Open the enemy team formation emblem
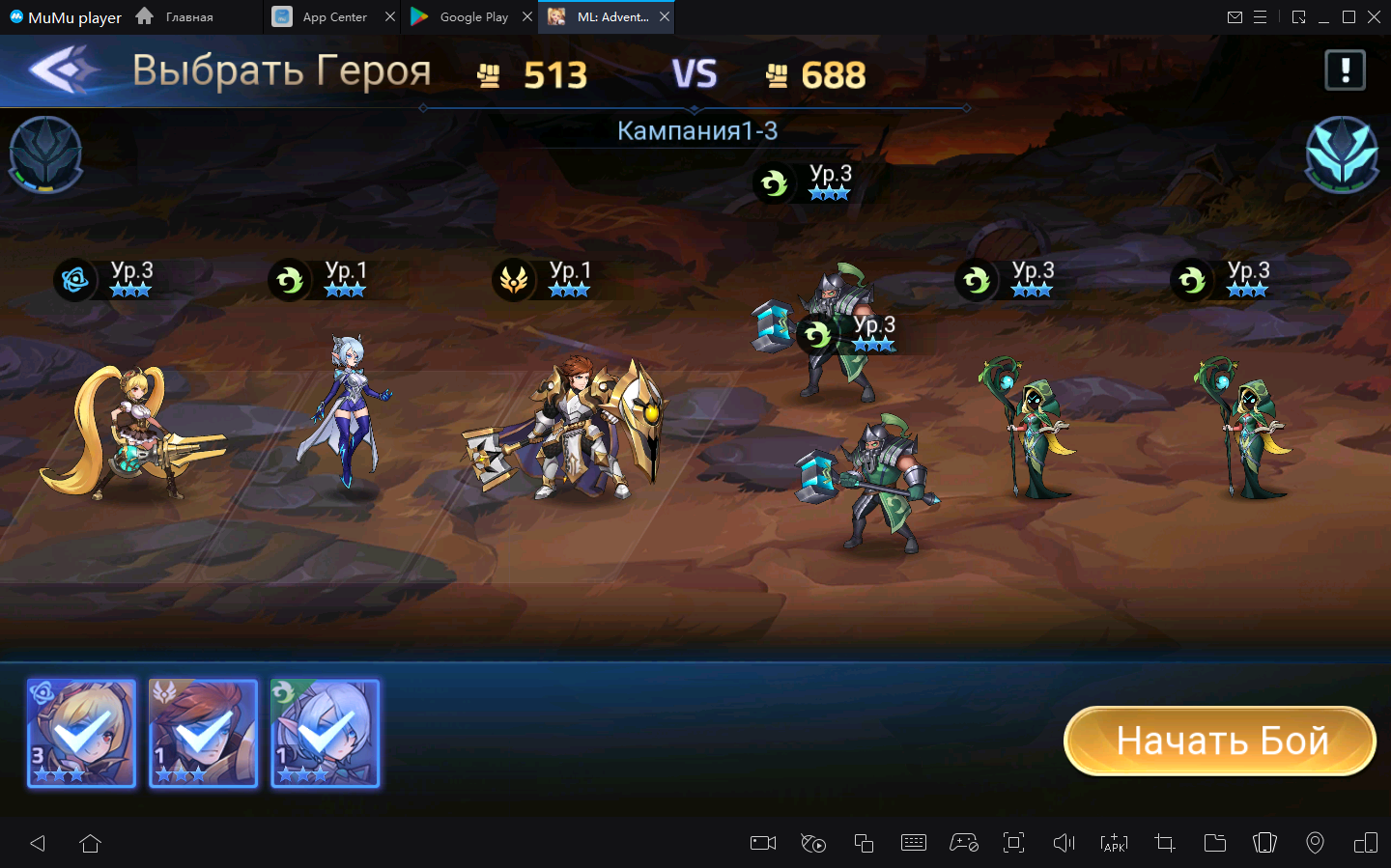Image resolution: width=1391 pixels, height=868 pixels. pos(1342,154)
